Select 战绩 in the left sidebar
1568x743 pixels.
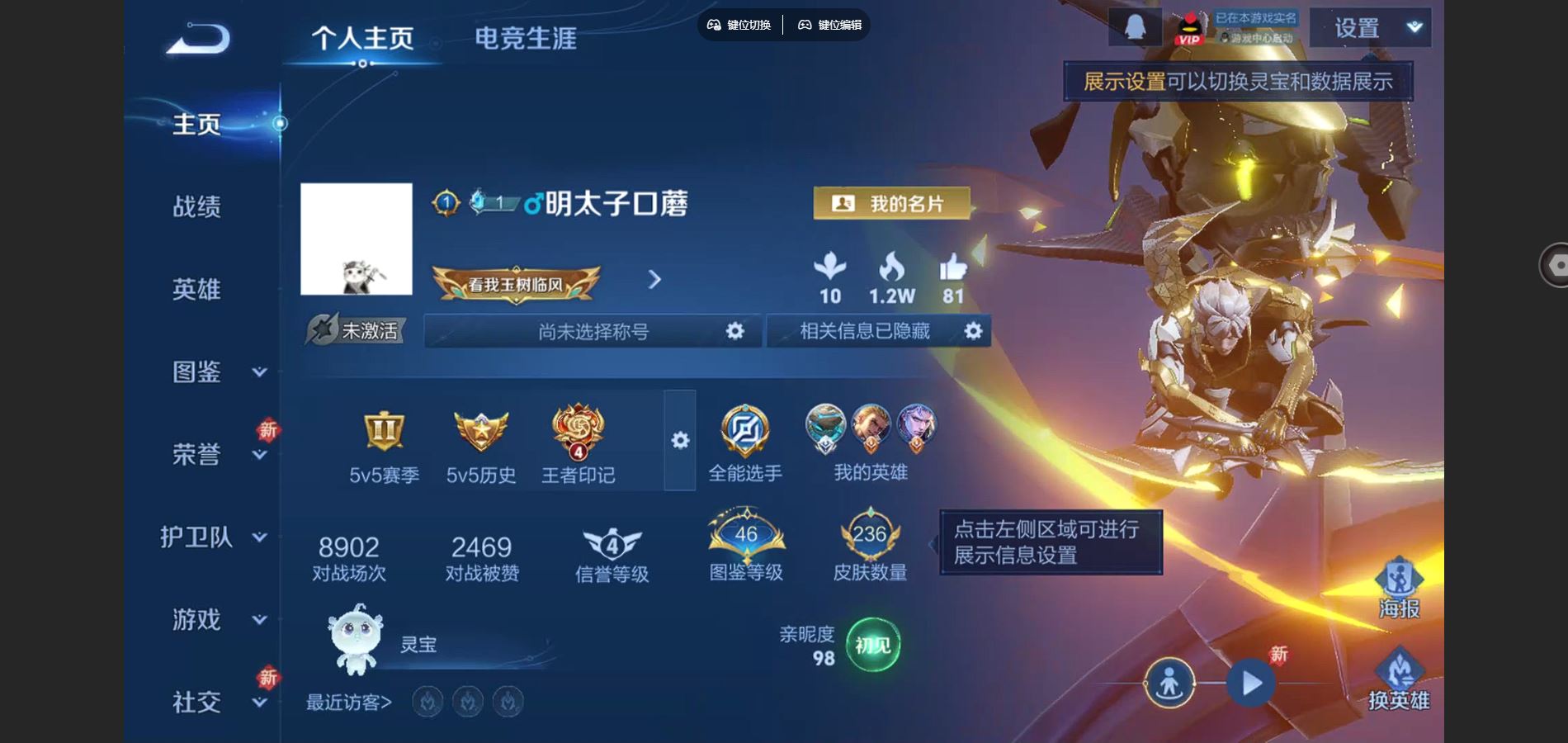point(198,208)
